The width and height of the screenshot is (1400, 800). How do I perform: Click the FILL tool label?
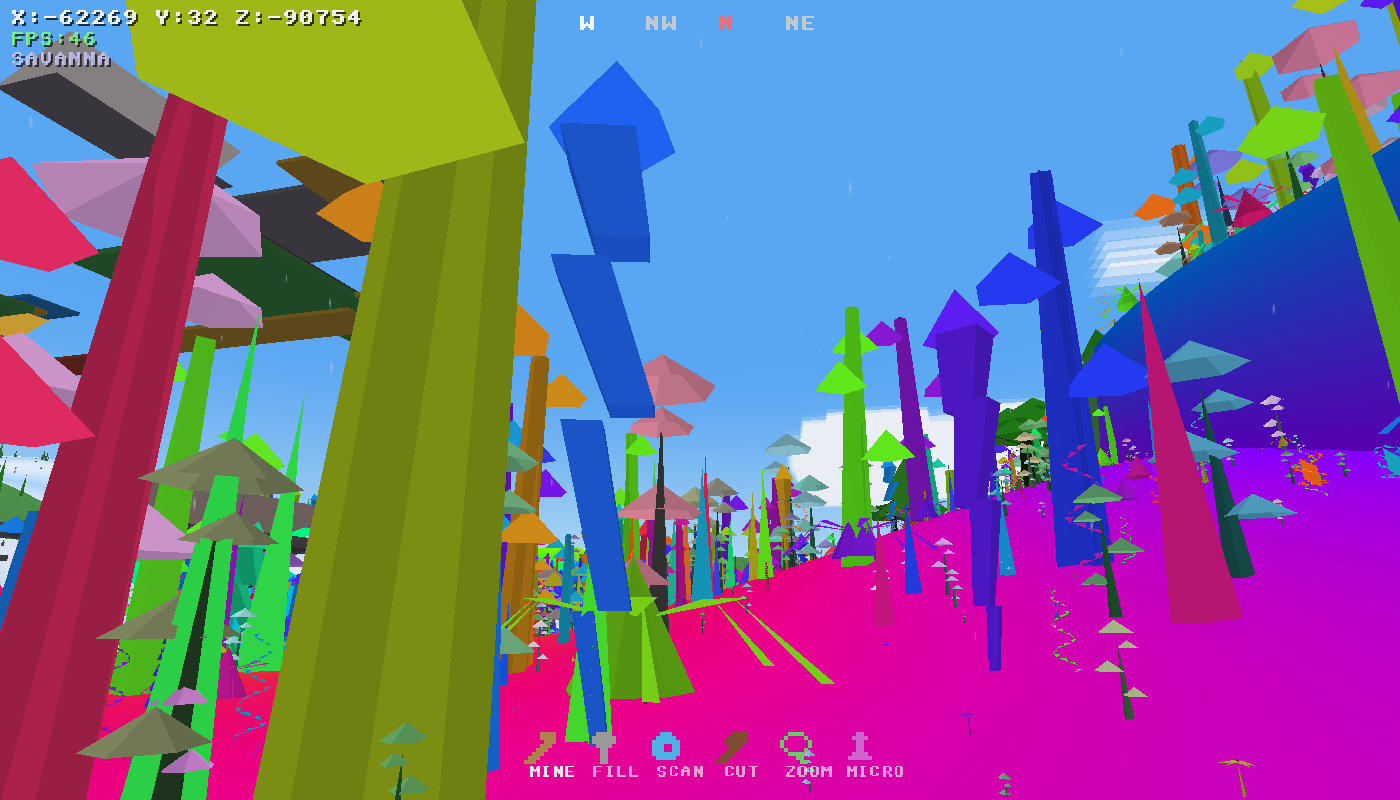coord(613,771)
